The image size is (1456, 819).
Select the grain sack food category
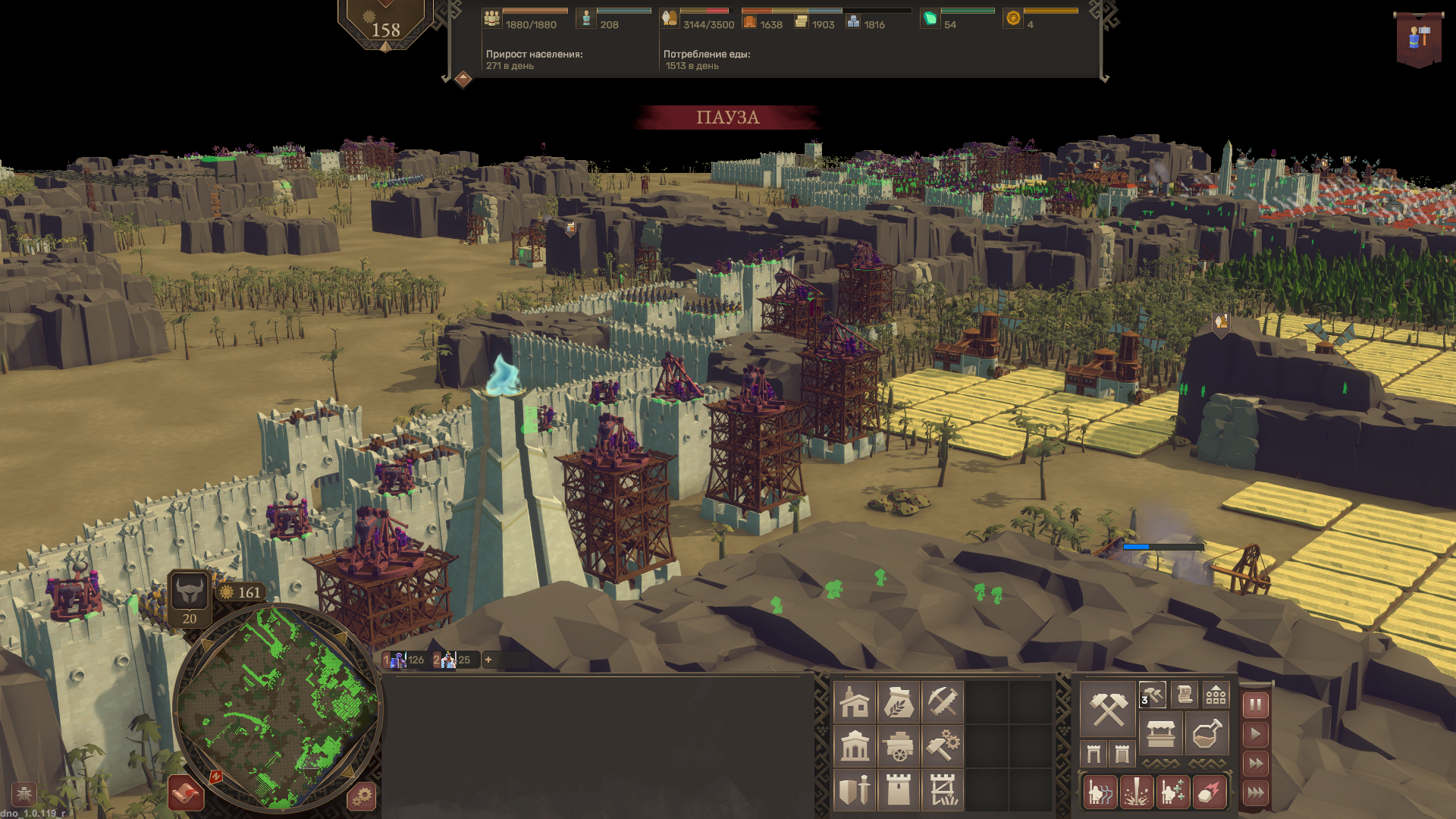tap(899, 702)
